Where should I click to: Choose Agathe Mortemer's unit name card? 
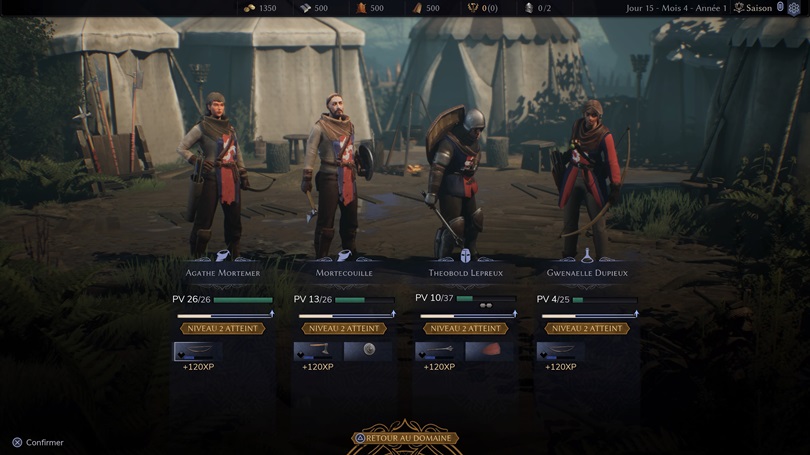pos(222,272)
